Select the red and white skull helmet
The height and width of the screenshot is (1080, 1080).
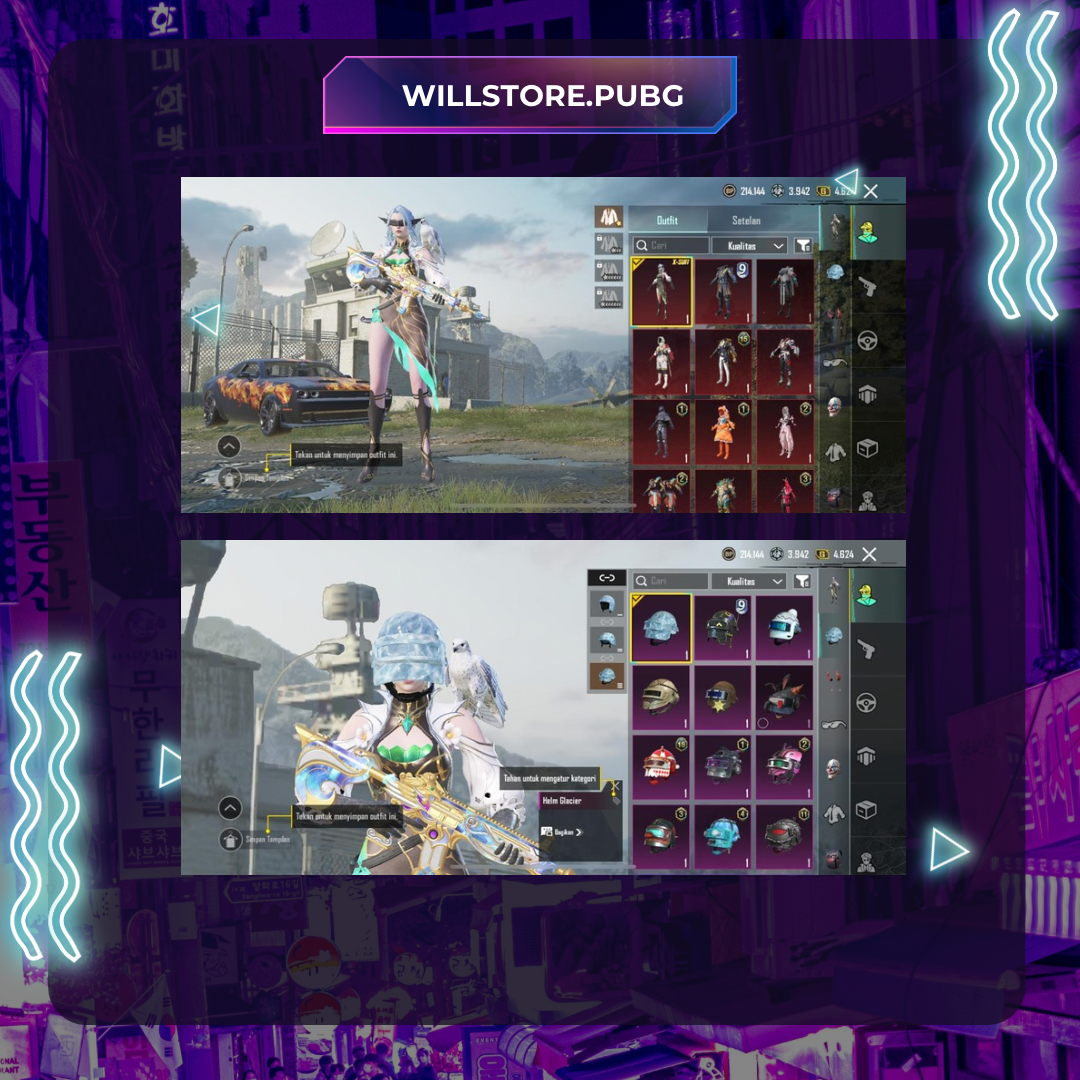tap(661, 768)
